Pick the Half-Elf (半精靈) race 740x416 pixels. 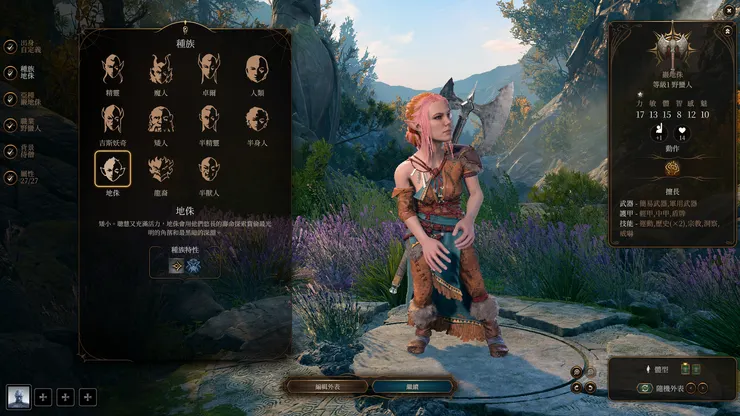(209, 119)
